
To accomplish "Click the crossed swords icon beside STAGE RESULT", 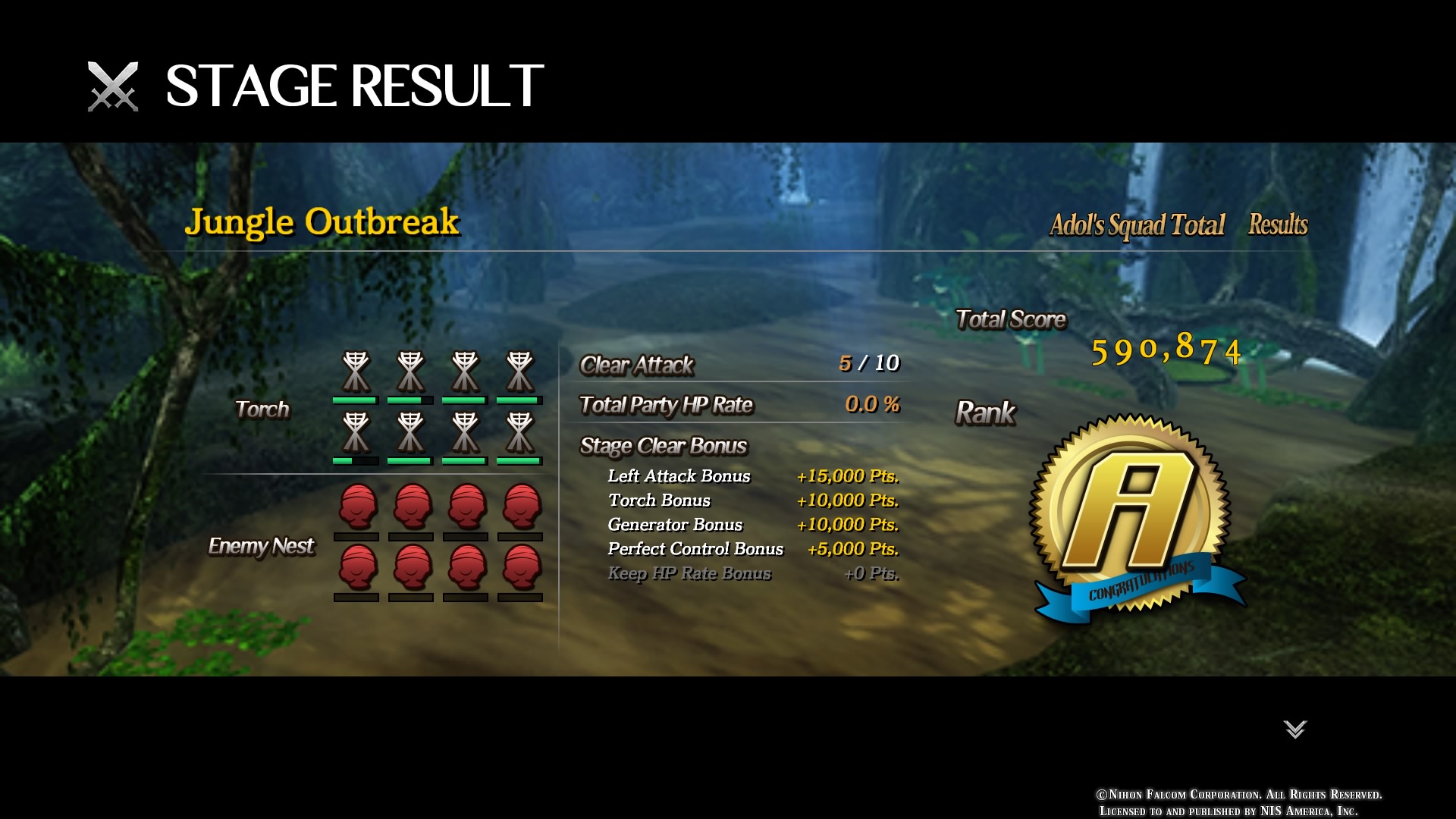I will point(112,86).
